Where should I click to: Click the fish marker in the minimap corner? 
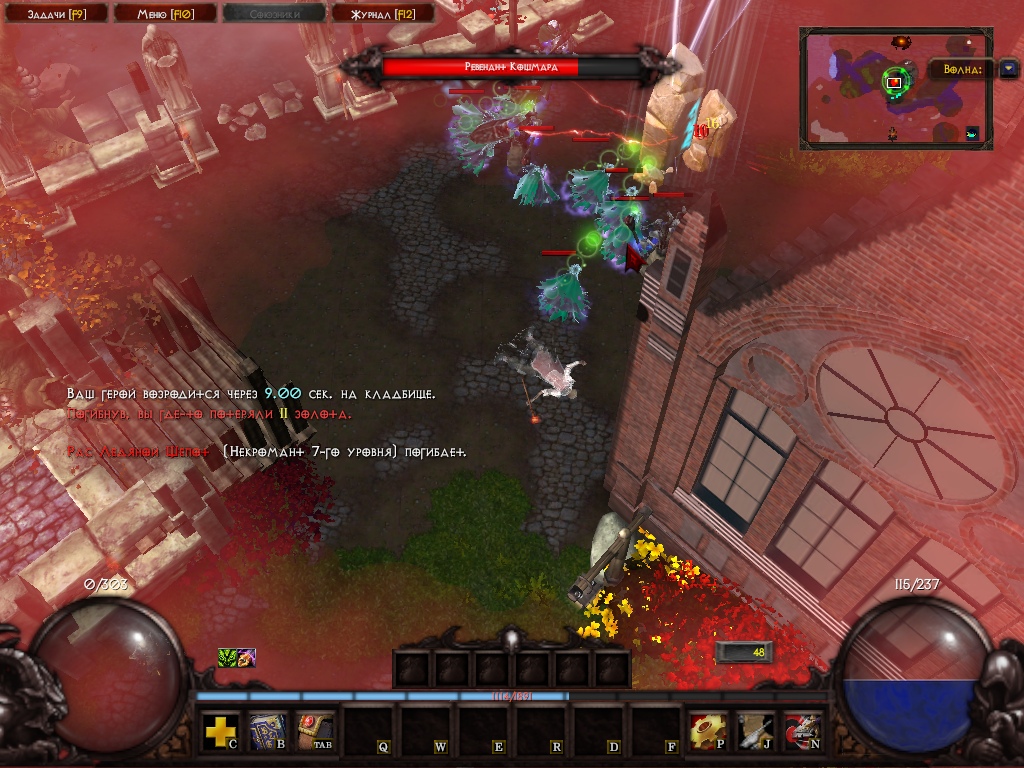click(x=973, y=133)
